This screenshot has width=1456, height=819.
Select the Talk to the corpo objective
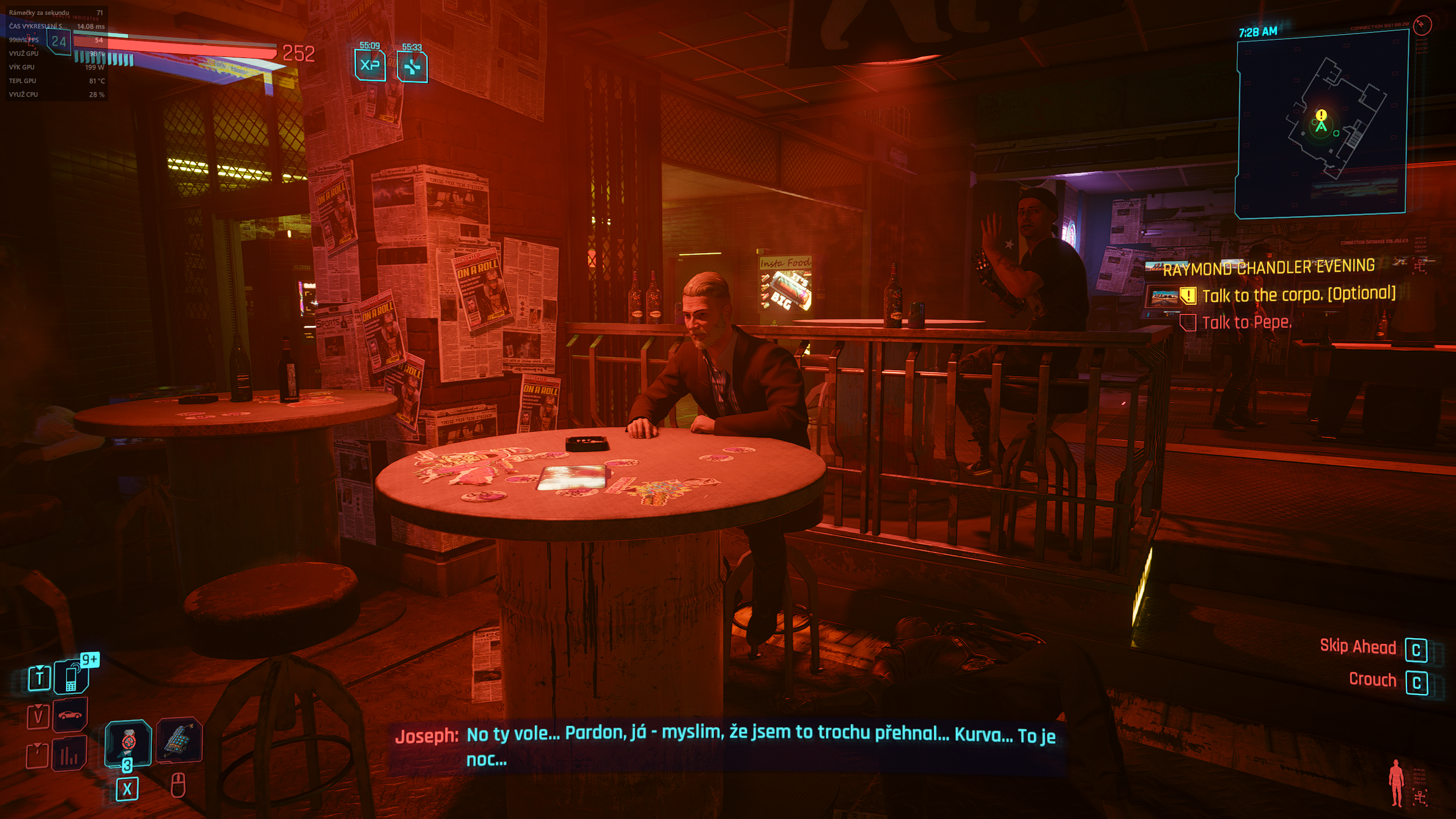point(1298,295)
